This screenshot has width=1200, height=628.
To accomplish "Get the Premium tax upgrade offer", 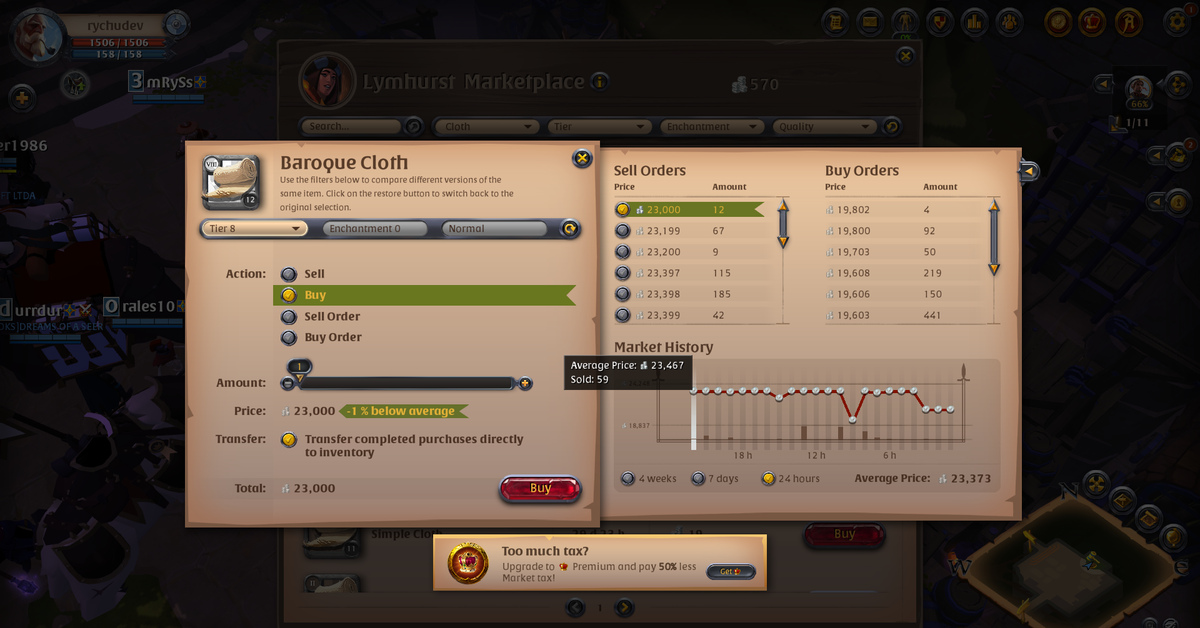I will click(x=730, y=572).
